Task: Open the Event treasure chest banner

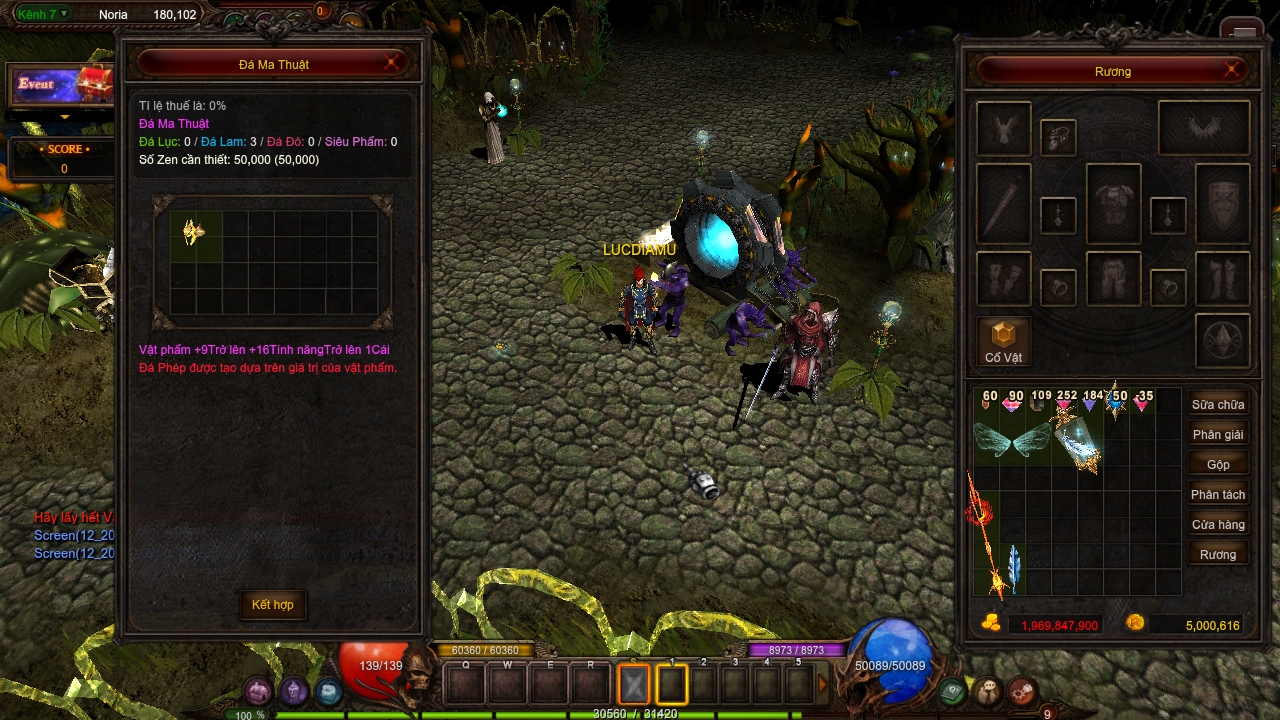Action: (62, 84)
